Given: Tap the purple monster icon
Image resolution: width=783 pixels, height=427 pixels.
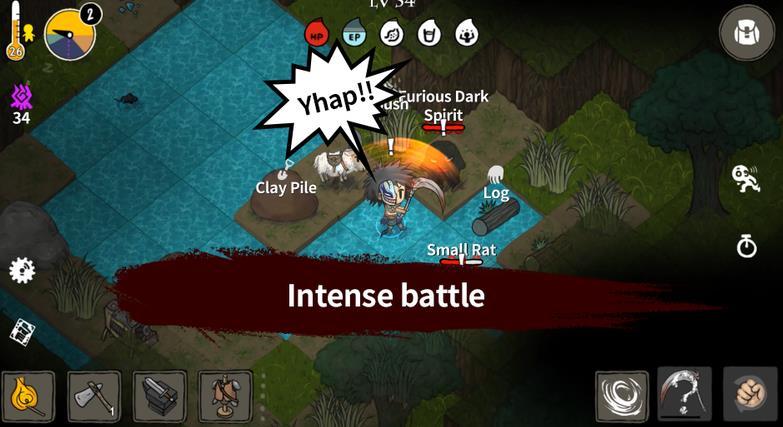Looking at the screenshot, I should (21, 97).
